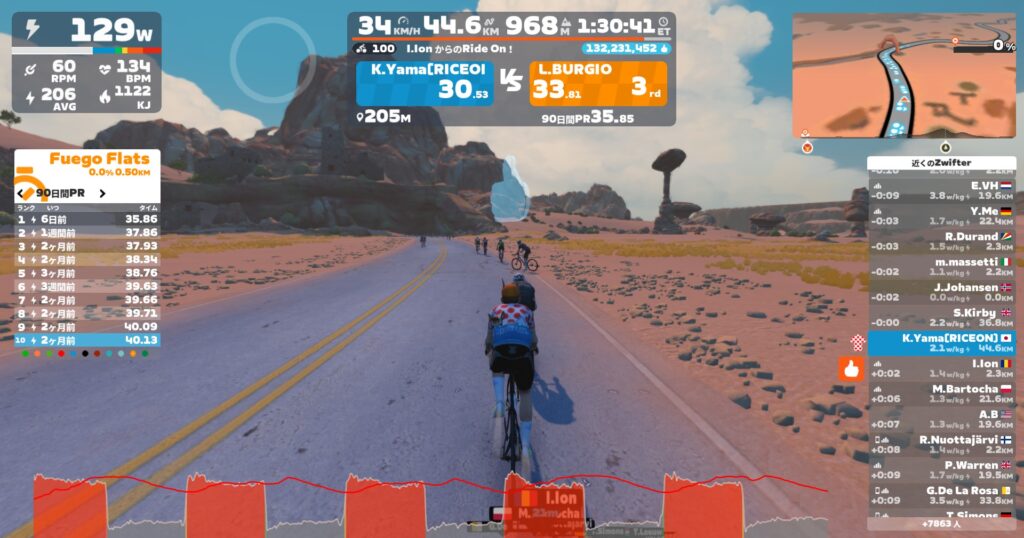Screen dimensions: 1024x538
Task: Pick J.Johansen from the nearby riders
Action: tap(941, 292)
